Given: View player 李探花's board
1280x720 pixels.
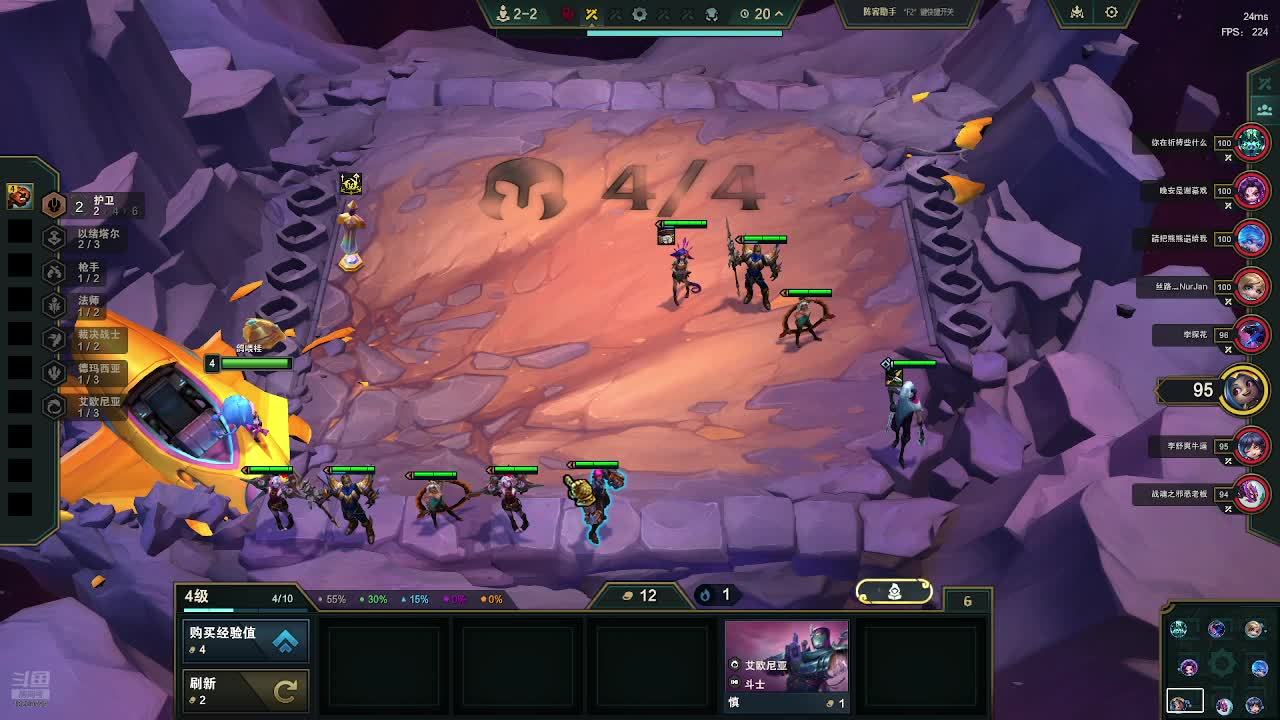Looking at the screenshot, I should pyautogui.click(x=1251, y=335).
